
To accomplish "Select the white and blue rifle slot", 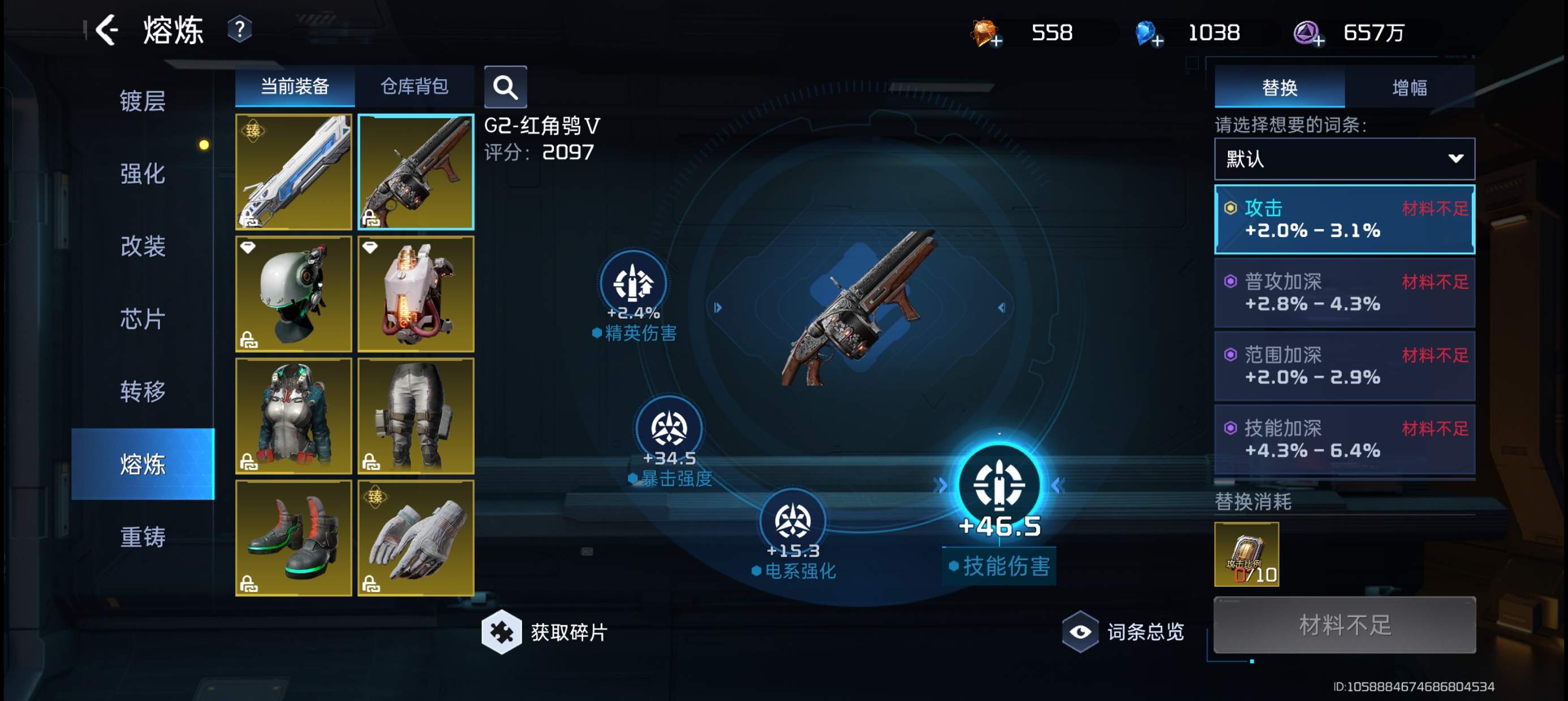I will (294, 172).
